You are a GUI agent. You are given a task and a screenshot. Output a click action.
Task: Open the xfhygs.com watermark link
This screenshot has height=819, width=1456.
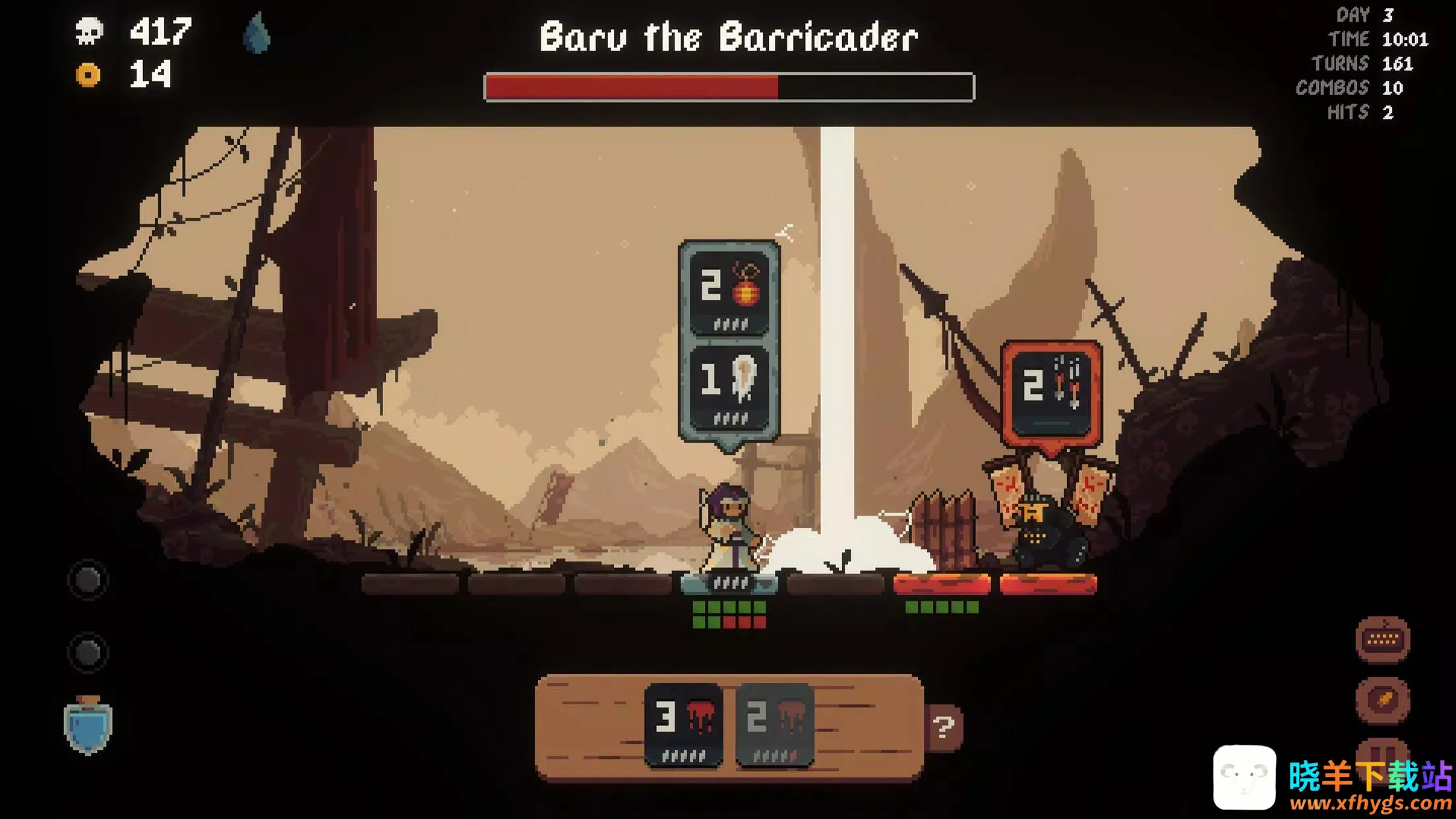(x=1370, y=803)
